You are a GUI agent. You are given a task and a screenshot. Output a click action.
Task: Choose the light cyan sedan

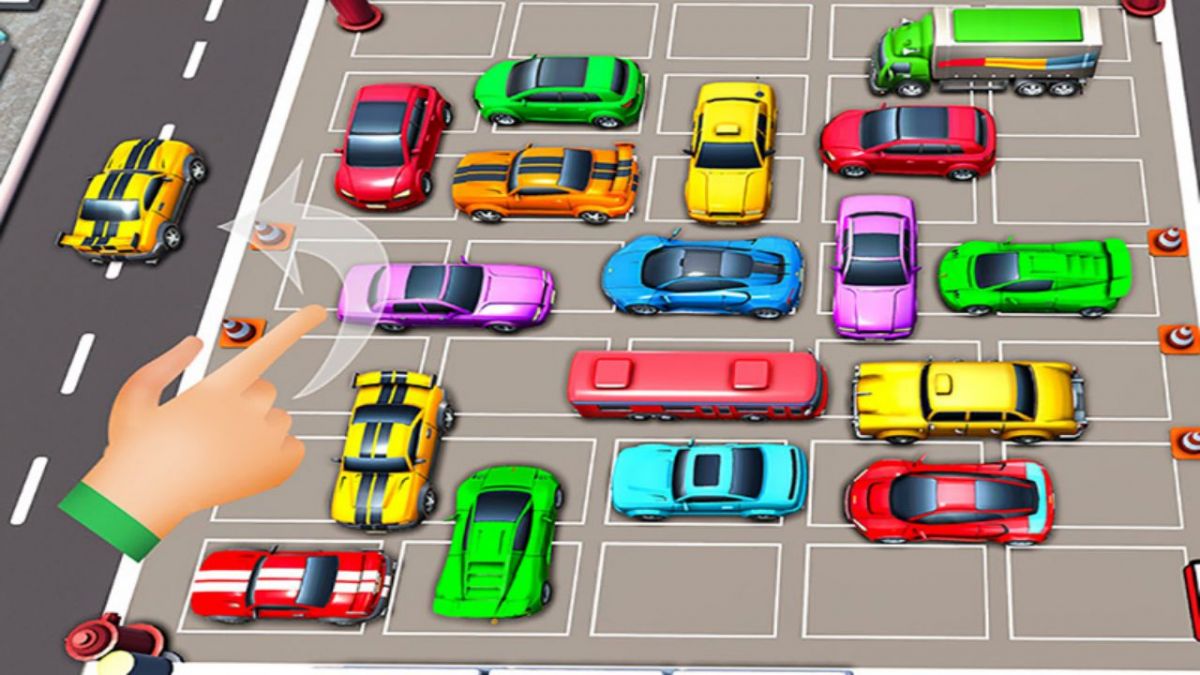point(708,480)
